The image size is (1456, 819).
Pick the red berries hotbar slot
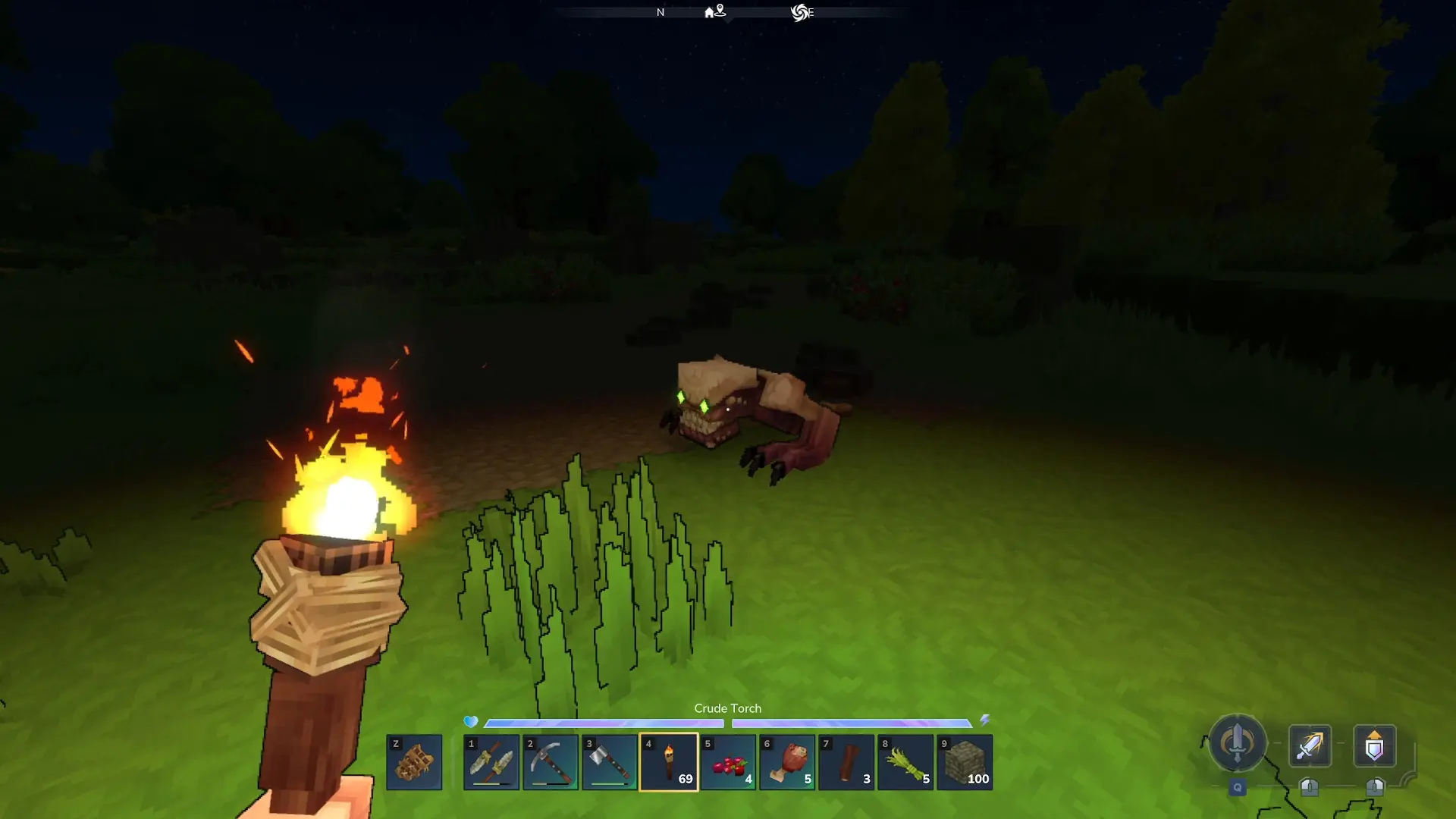click(728, 762)
